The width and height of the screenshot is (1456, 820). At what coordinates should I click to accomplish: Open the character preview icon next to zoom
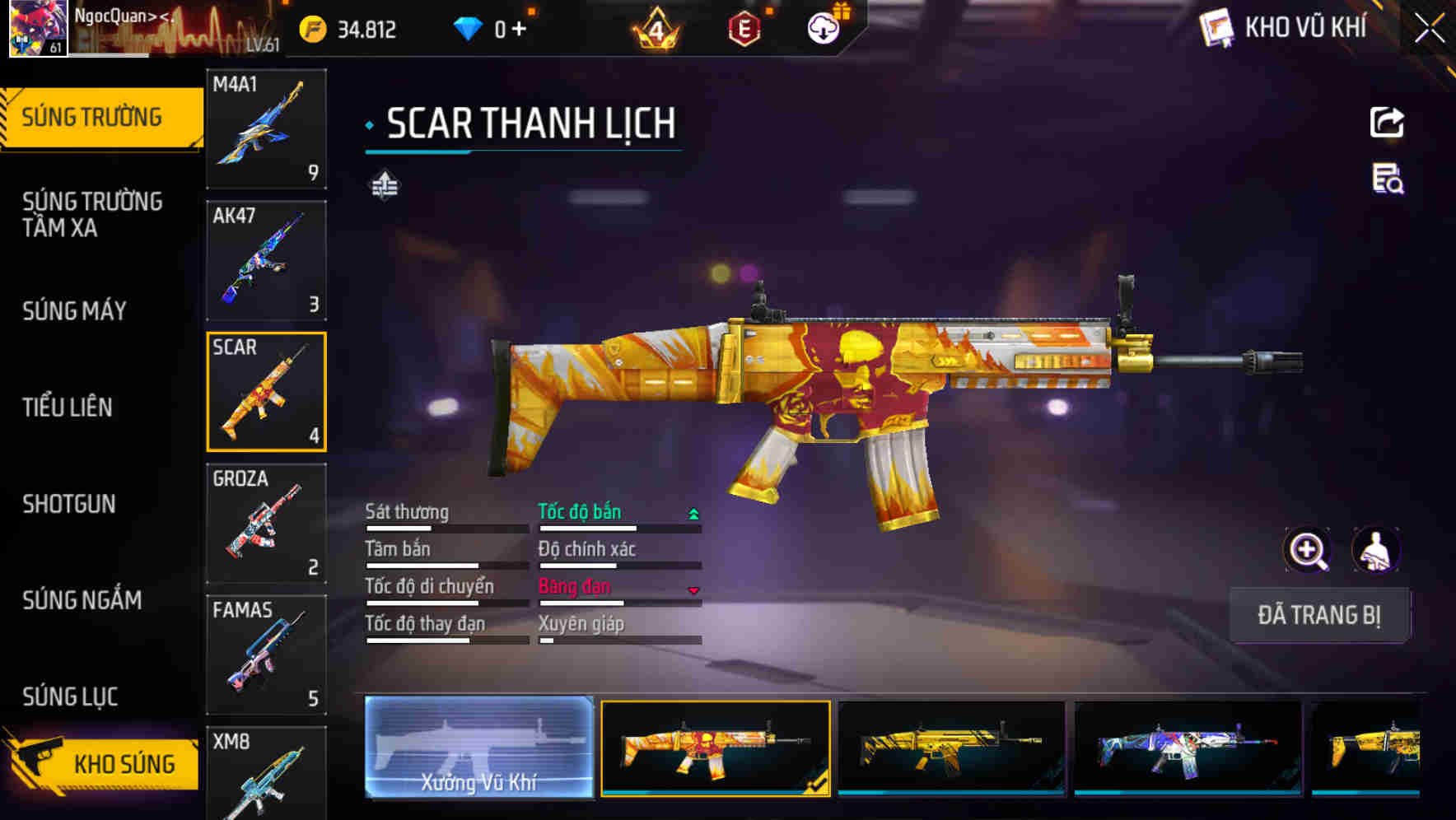click(x=1372, y=550)
